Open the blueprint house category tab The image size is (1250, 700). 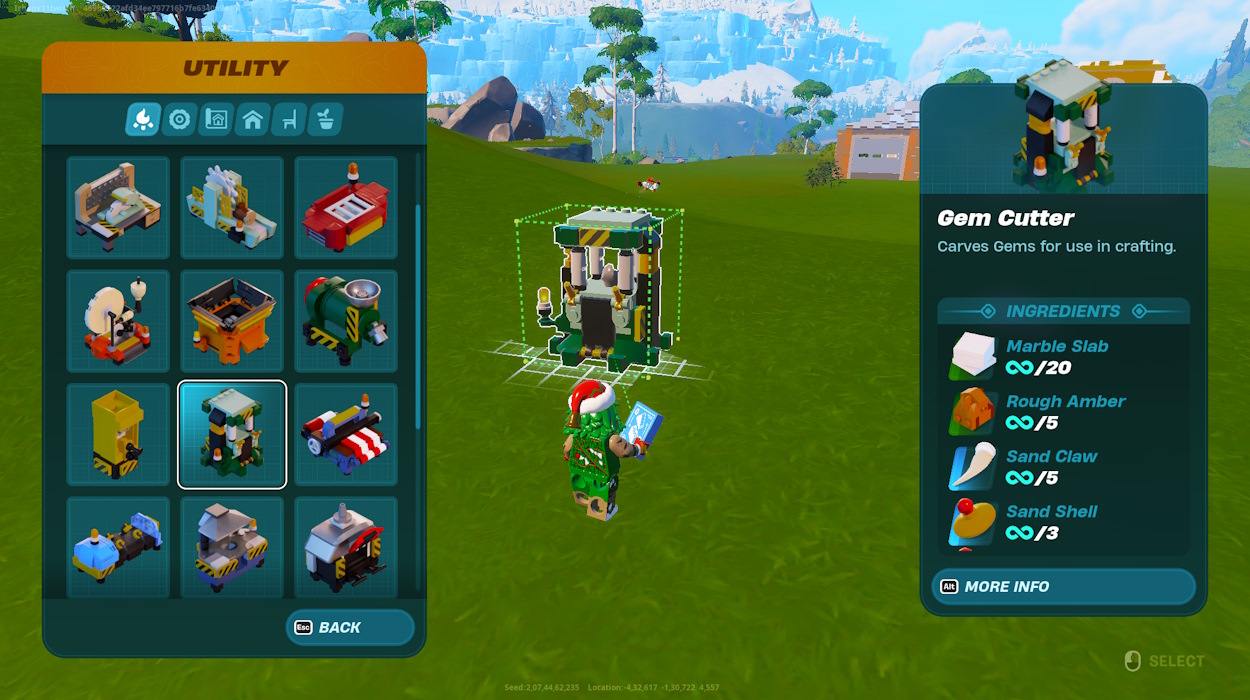[216, 120]
